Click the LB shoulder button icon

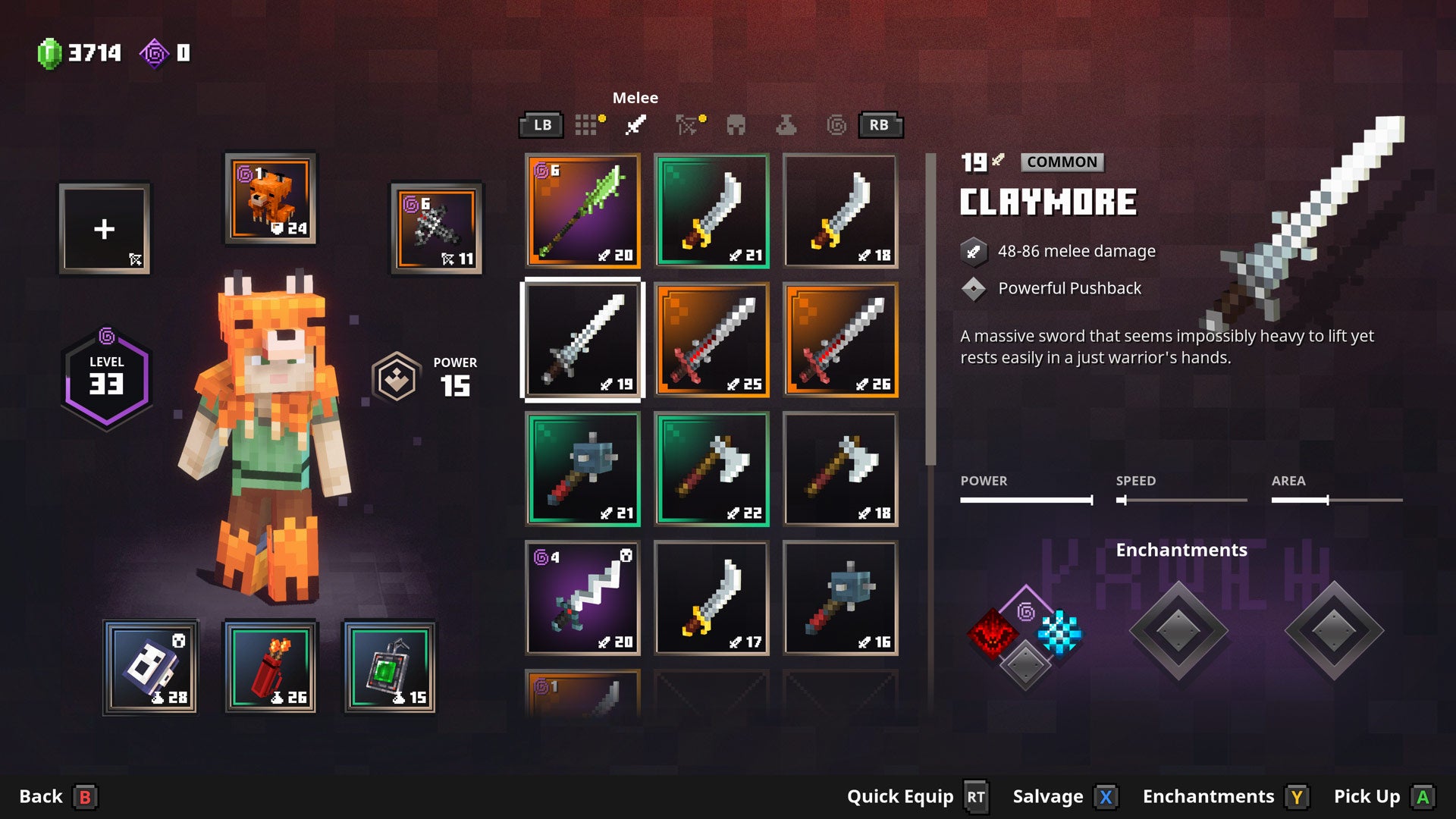[541, 124]
